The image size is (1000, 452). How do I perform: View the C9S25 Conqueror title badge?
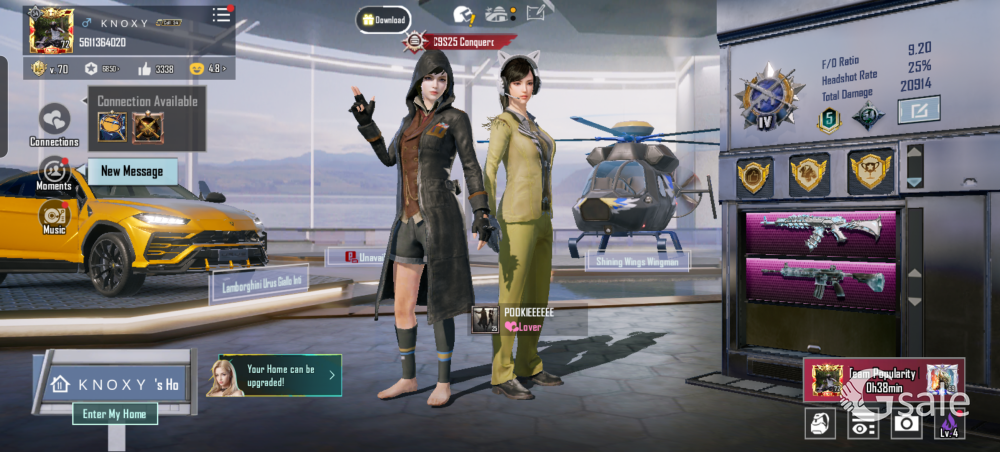[461, 42]
